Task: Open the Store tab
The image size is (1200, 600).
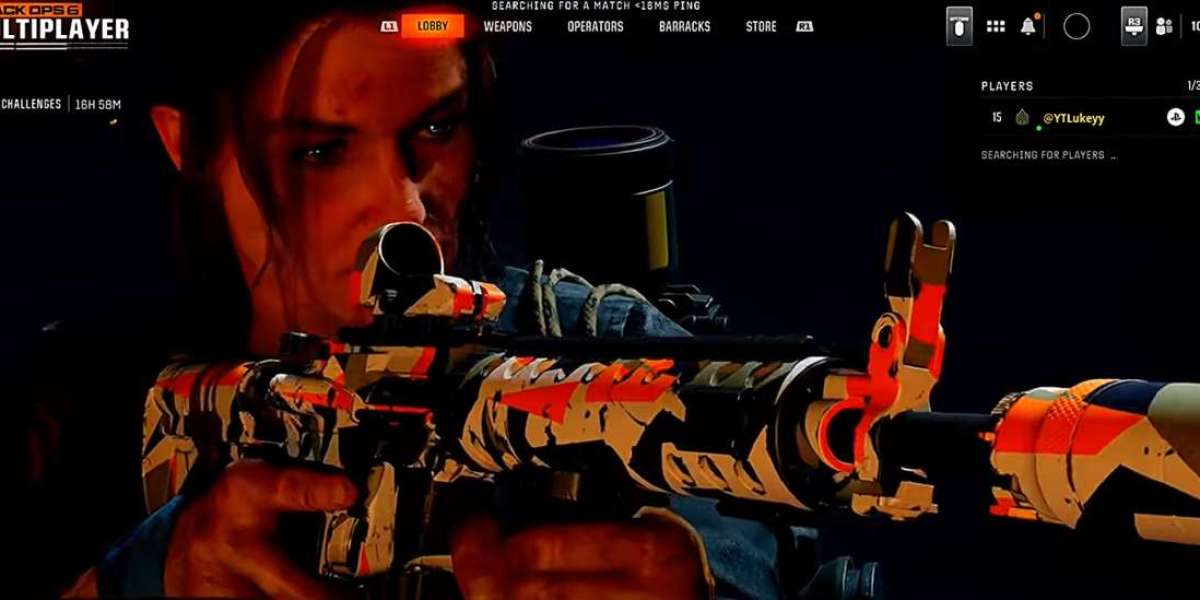Action: [761, 27]
